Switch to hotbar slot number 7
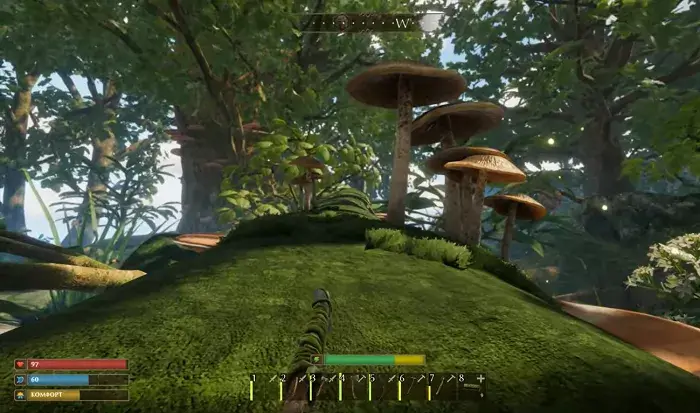 pos(443,387)
